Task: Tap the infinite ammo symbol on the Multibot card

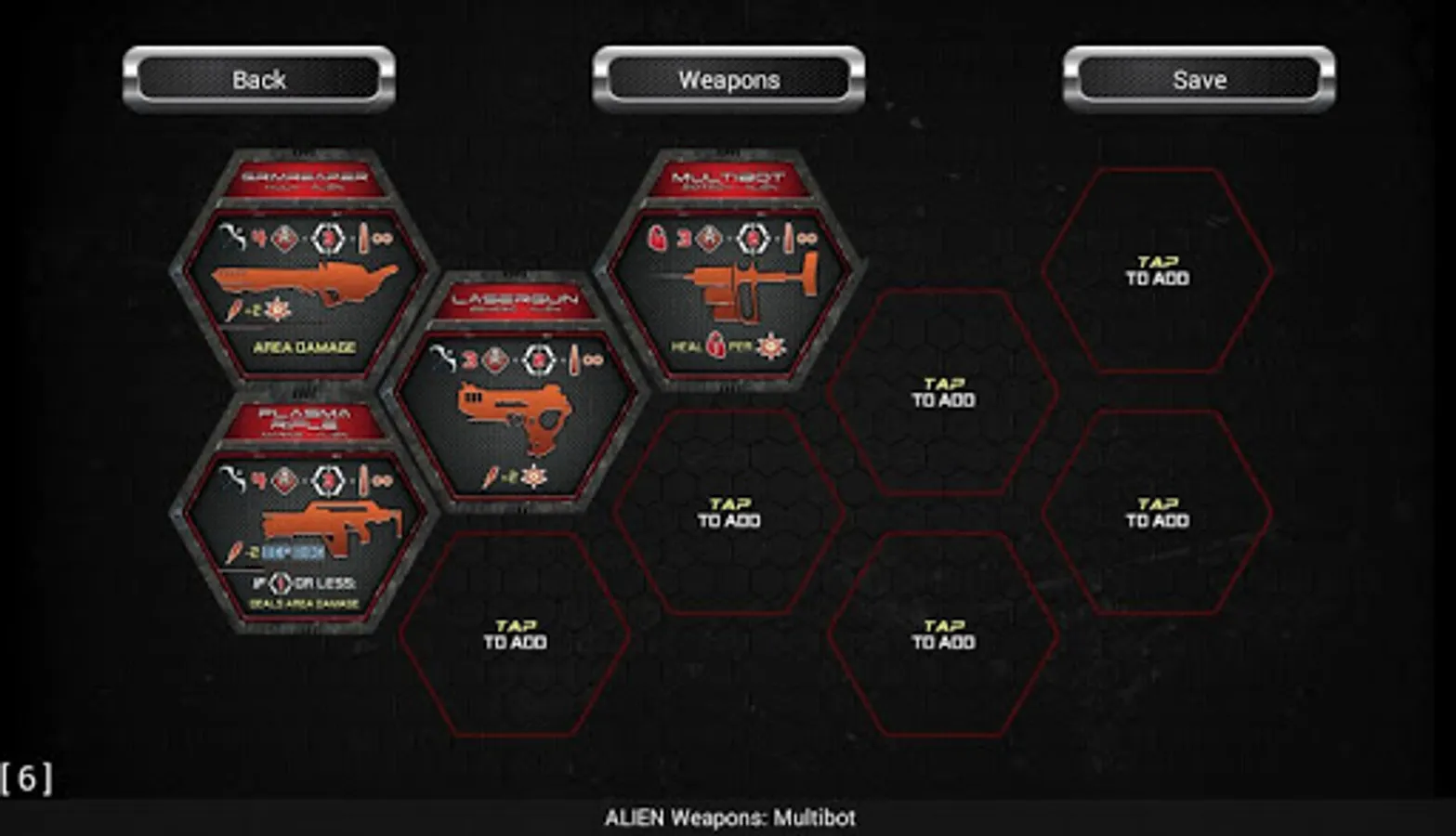Action: point(809,239)
